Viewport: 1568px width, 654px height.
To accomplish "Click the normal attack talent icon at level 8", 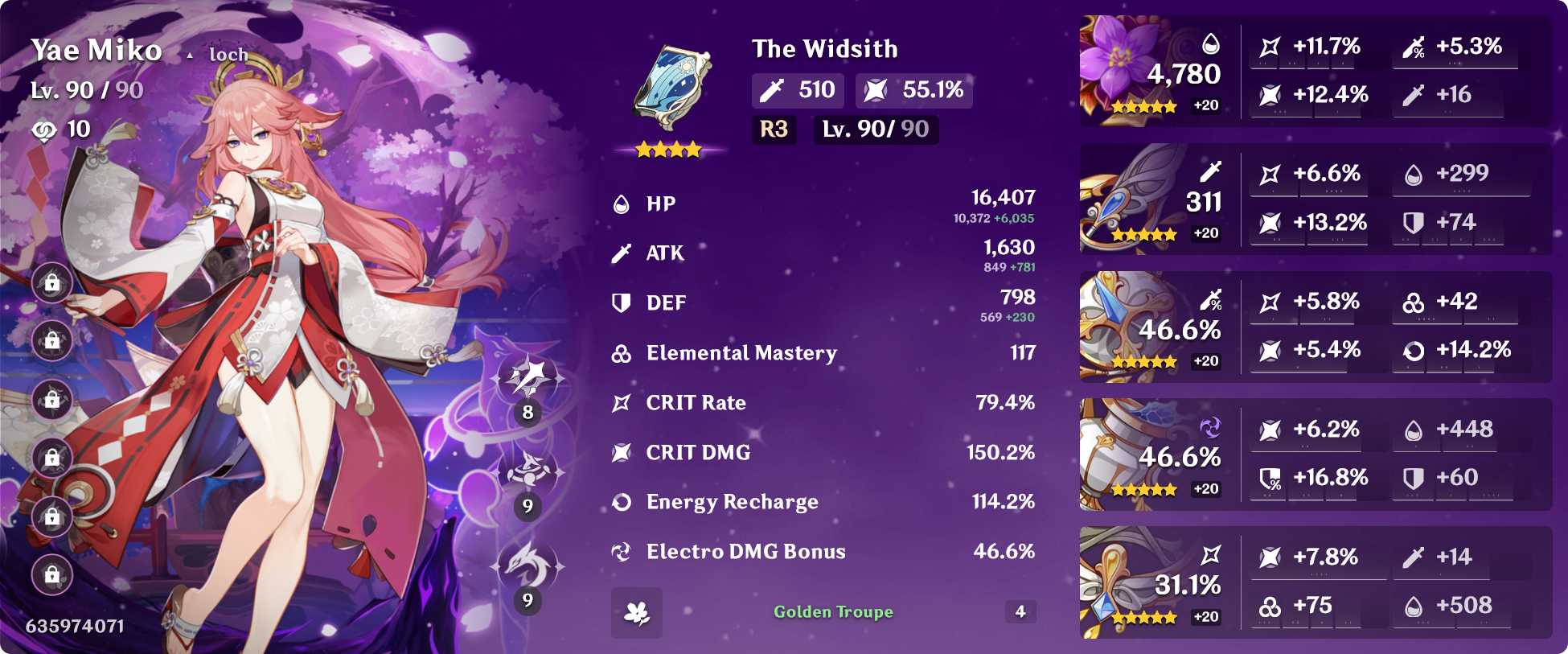I will point(527,376).
